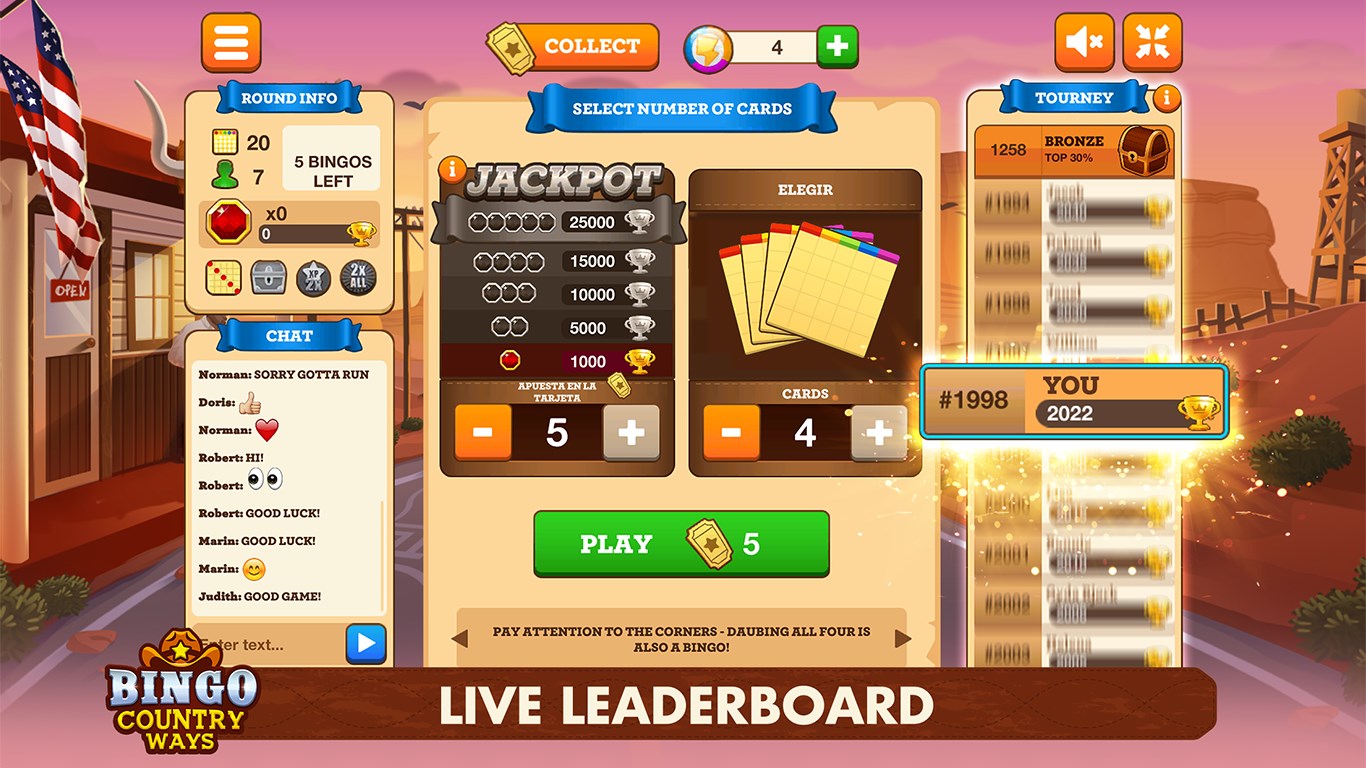Decrease the number of cards
Viewport: 1366px width, 768px height.
731,433
